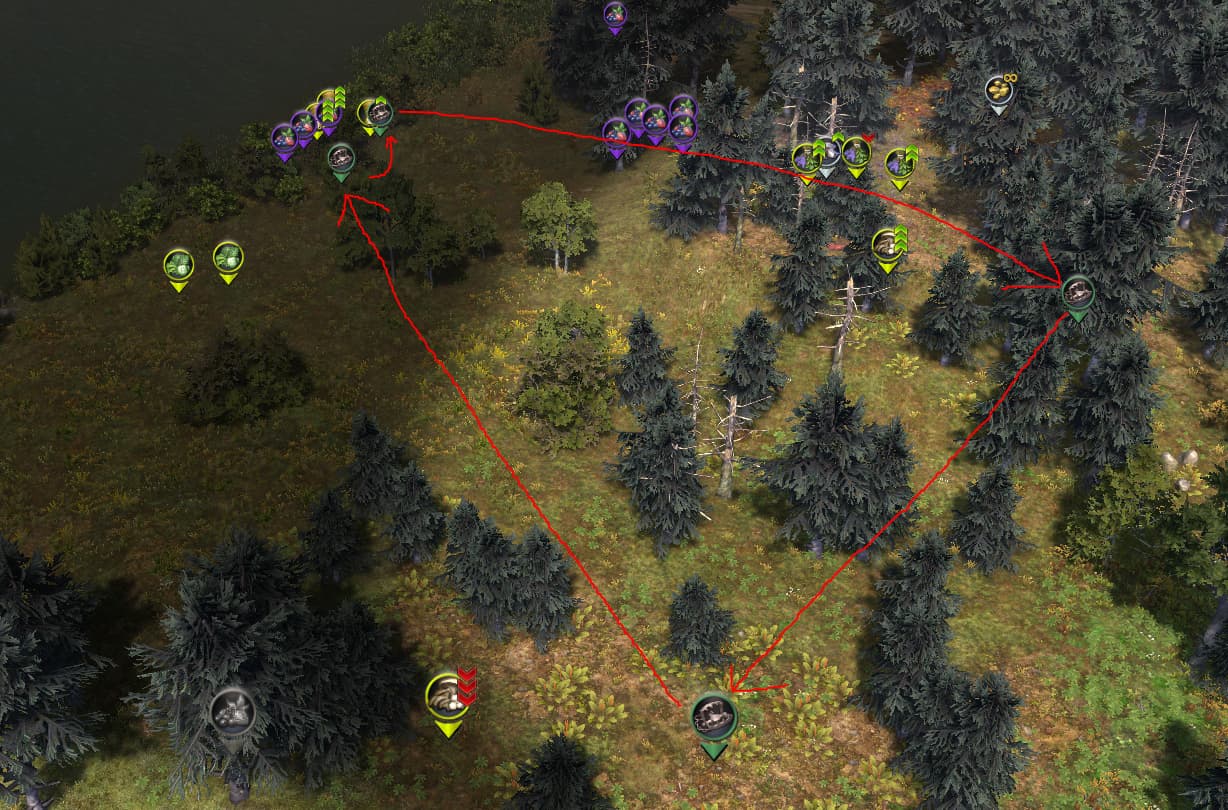Select the grey stone deposit marker
Viewport: 1228px width, 810px height.
coord(232,711)
